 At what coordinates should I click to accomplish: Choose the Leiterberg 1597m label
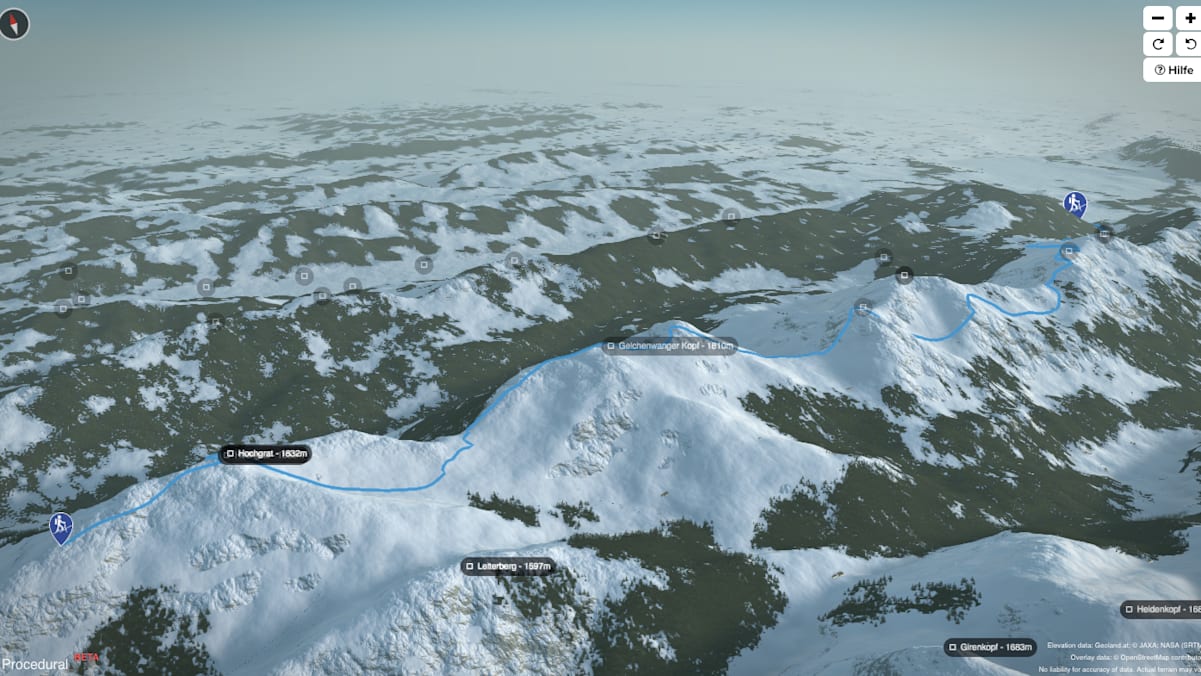pos(508,566)
